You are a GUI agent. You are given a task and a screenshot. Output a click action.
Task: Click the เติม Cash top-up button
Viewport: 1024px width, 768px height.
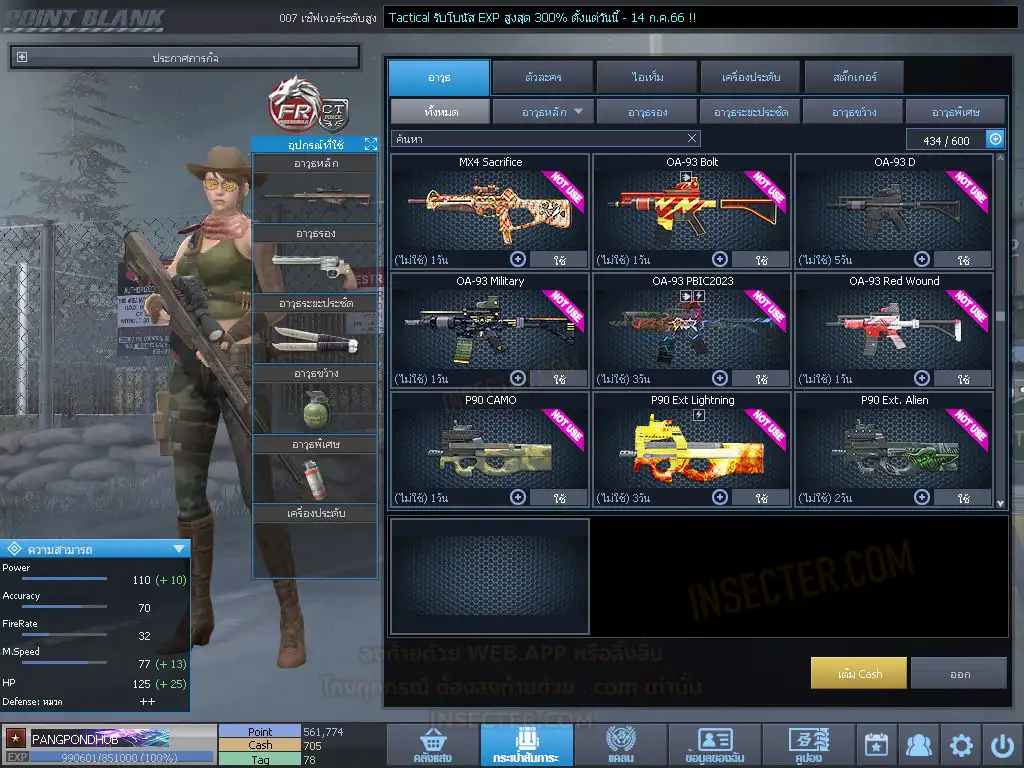[x=859, y=674]
